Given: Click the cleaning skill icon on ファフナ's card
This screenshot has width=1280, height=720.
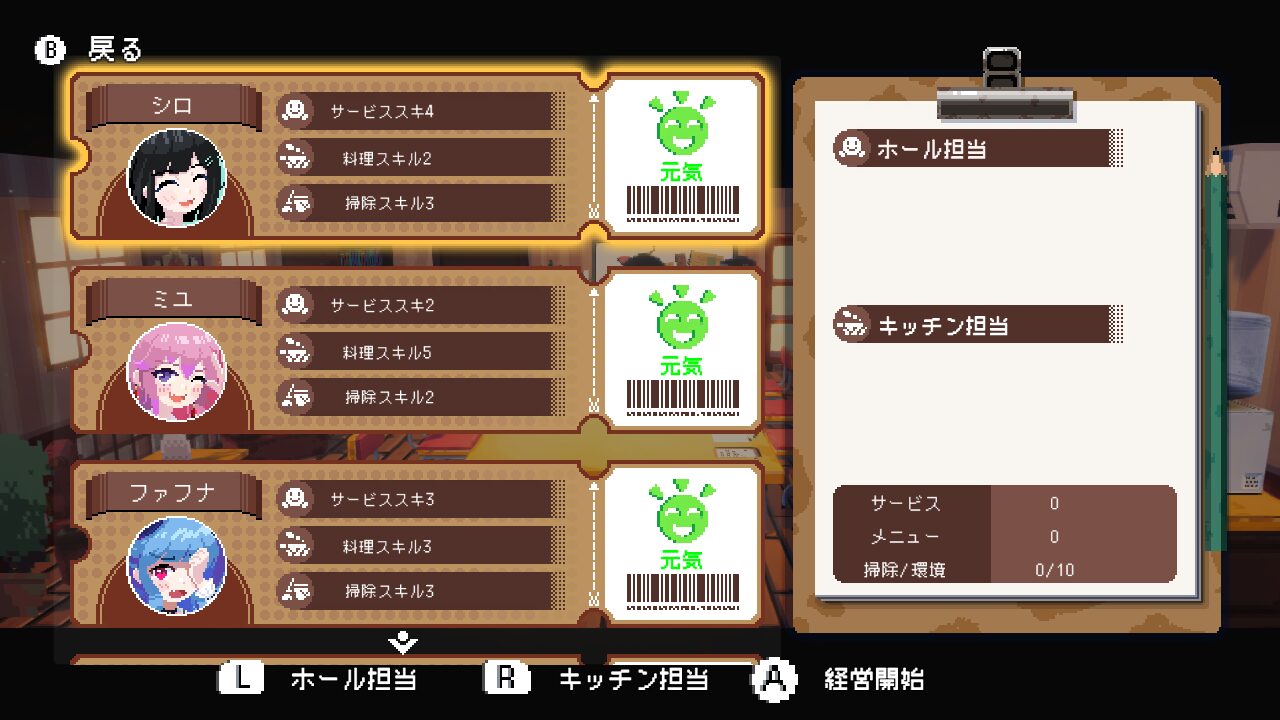Looking at the screenshot, I should 295,591.
